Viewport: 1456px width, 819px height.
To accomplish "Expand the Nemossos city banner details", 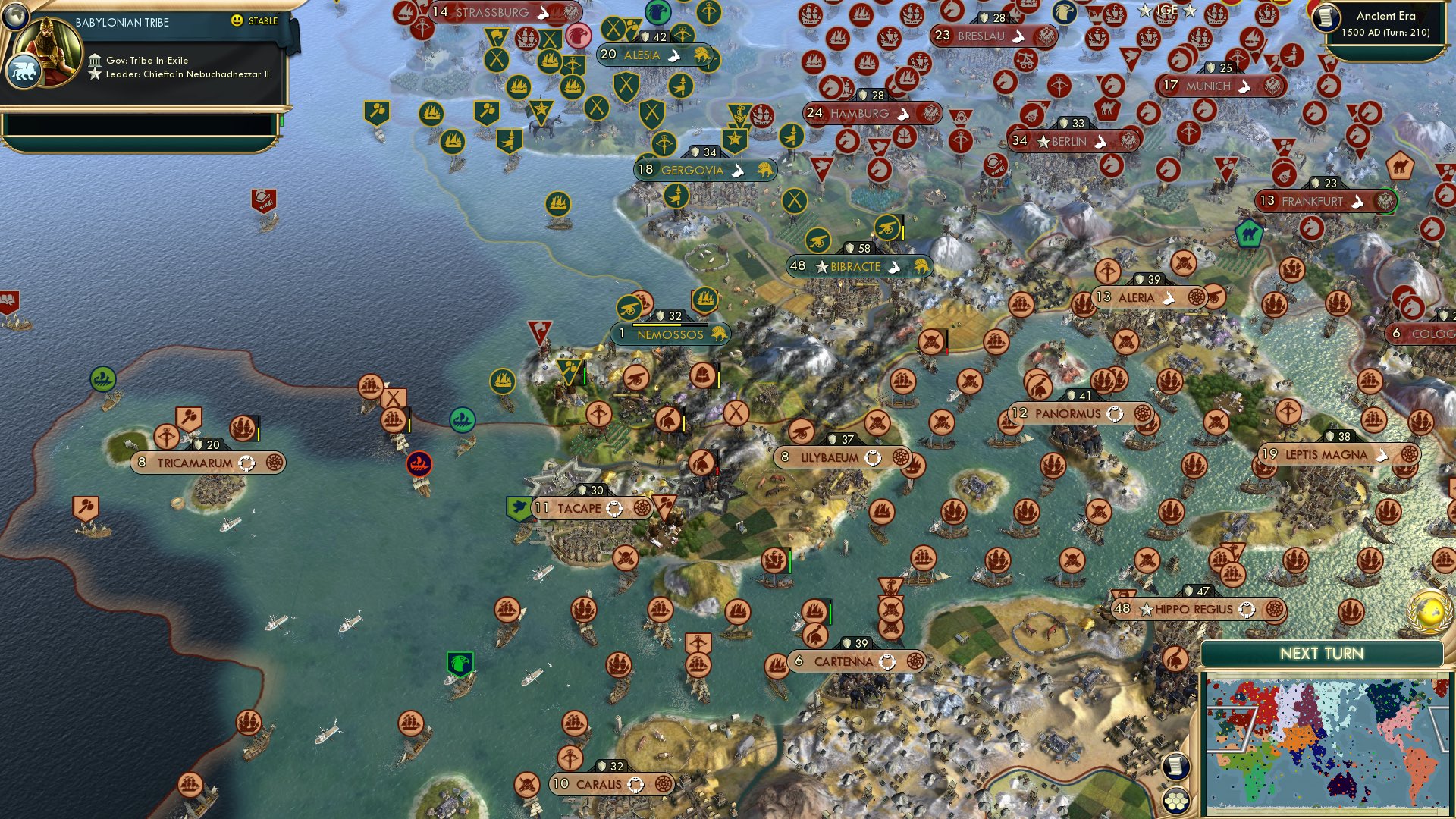I will 670,334.
